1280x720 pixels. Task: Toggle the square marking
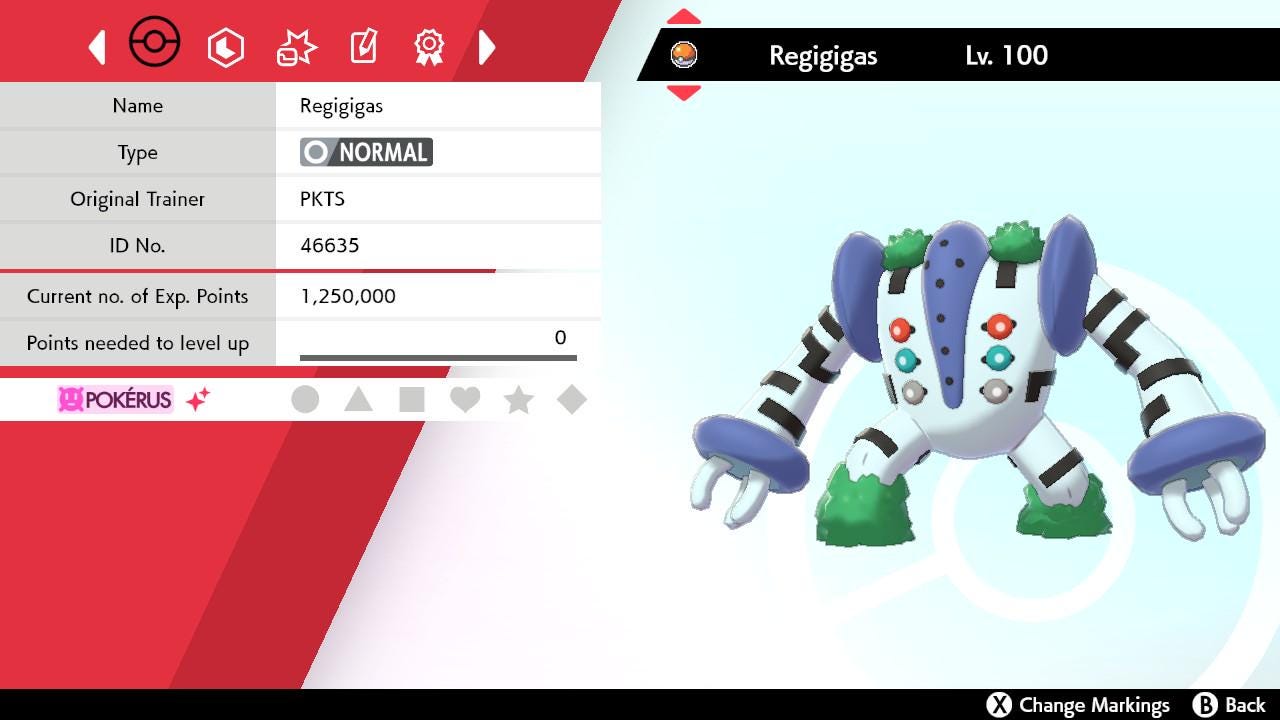(x=411, y=400)
